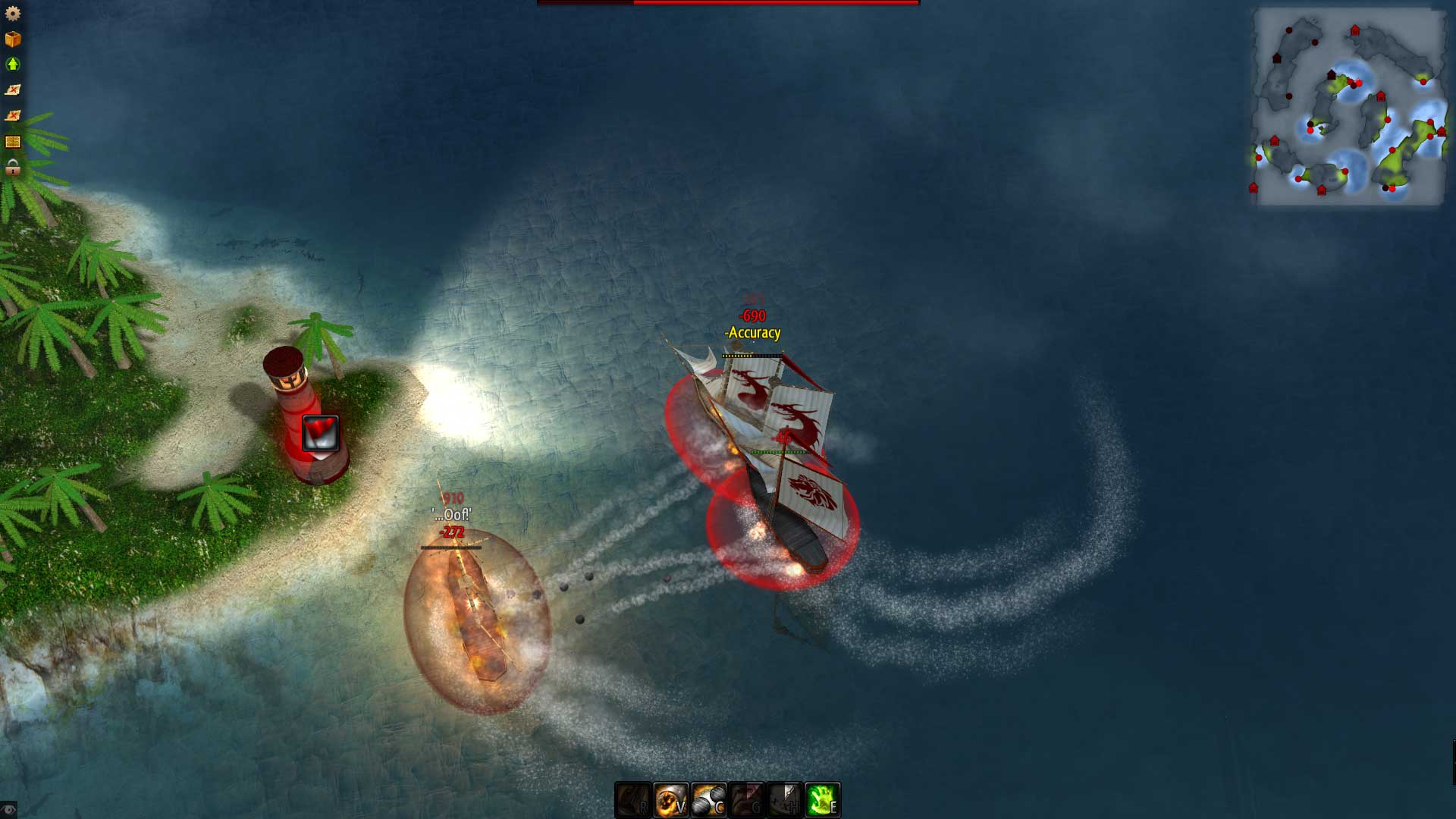Open the wooden crate cargo icon
This screenshot has height=819, width=1456.
pyautogui.click(x=13, y=39)
